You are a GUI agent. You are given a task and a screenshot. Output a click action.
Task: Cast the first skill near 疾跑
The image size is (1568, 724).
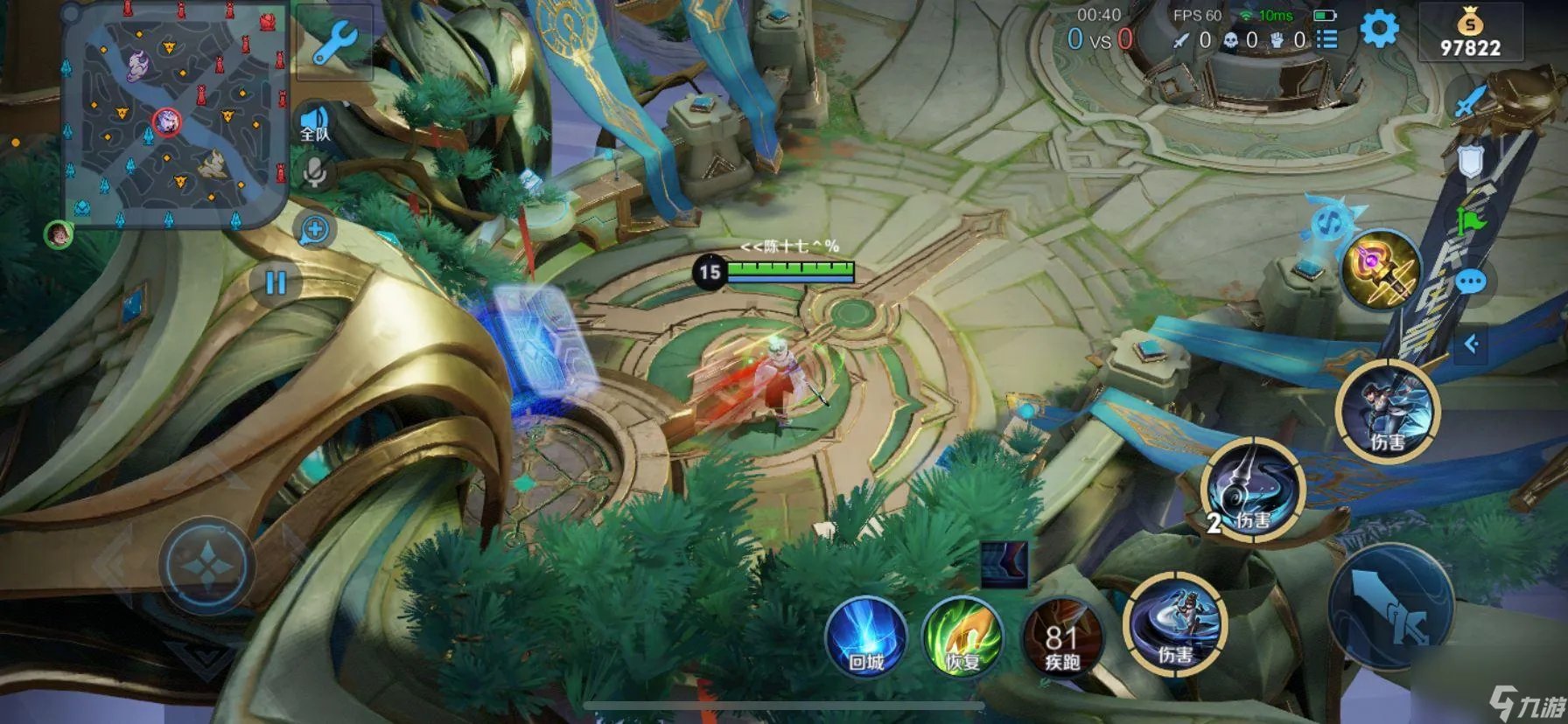click(x=1175, y=625)
